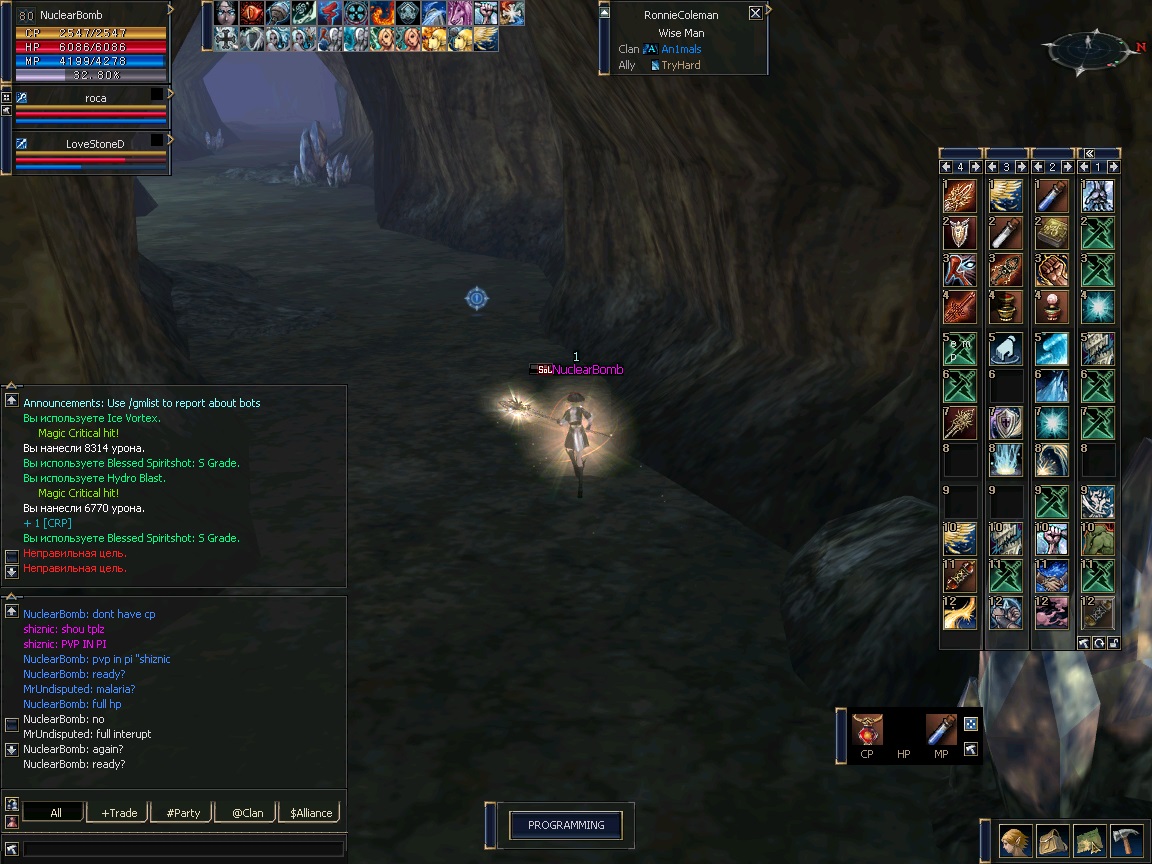Open the inventory bag icon
Viewport: 1152px width, 864px height.
click(1053, 841)
